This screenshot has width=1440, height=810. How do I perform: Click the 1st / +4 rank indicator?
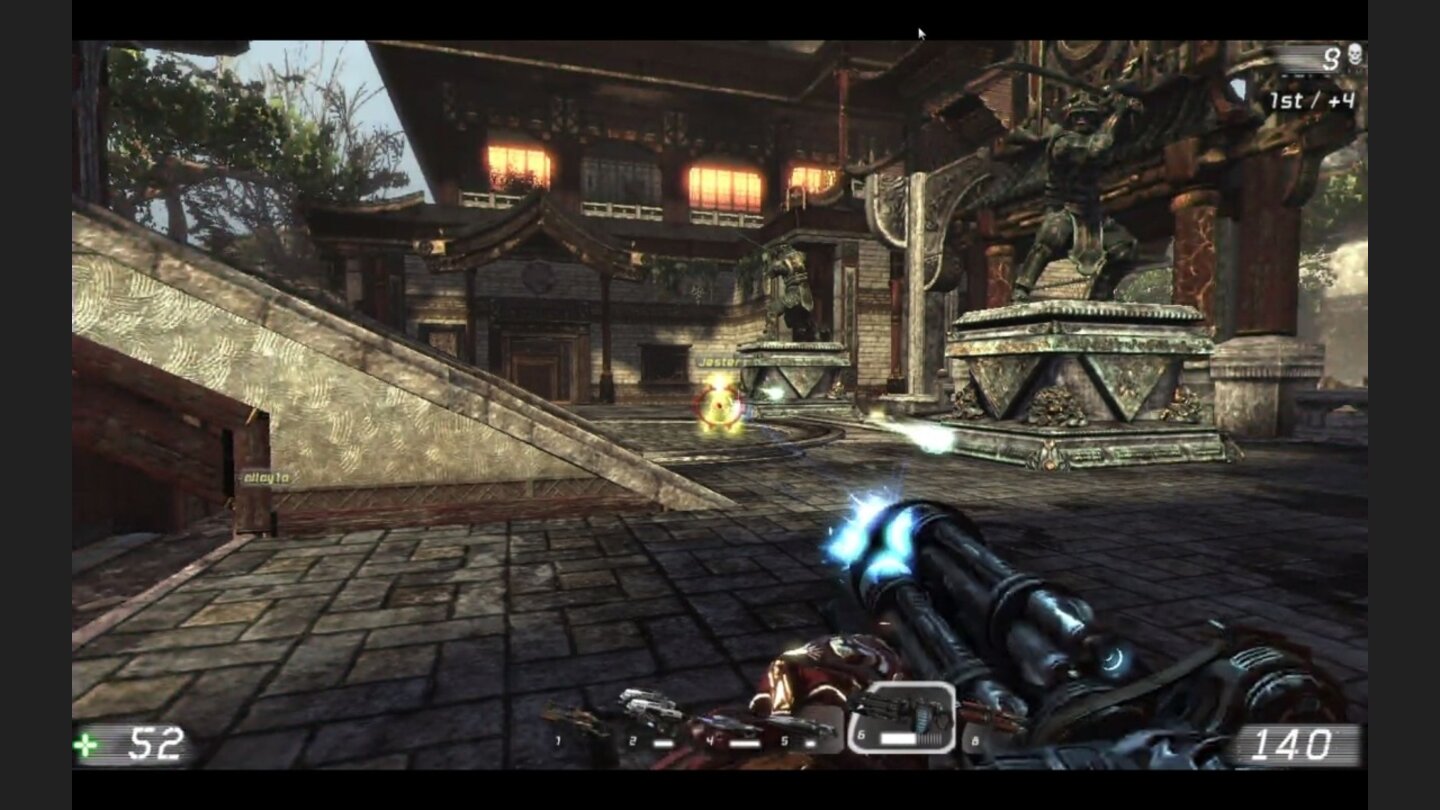point(1312,99)
